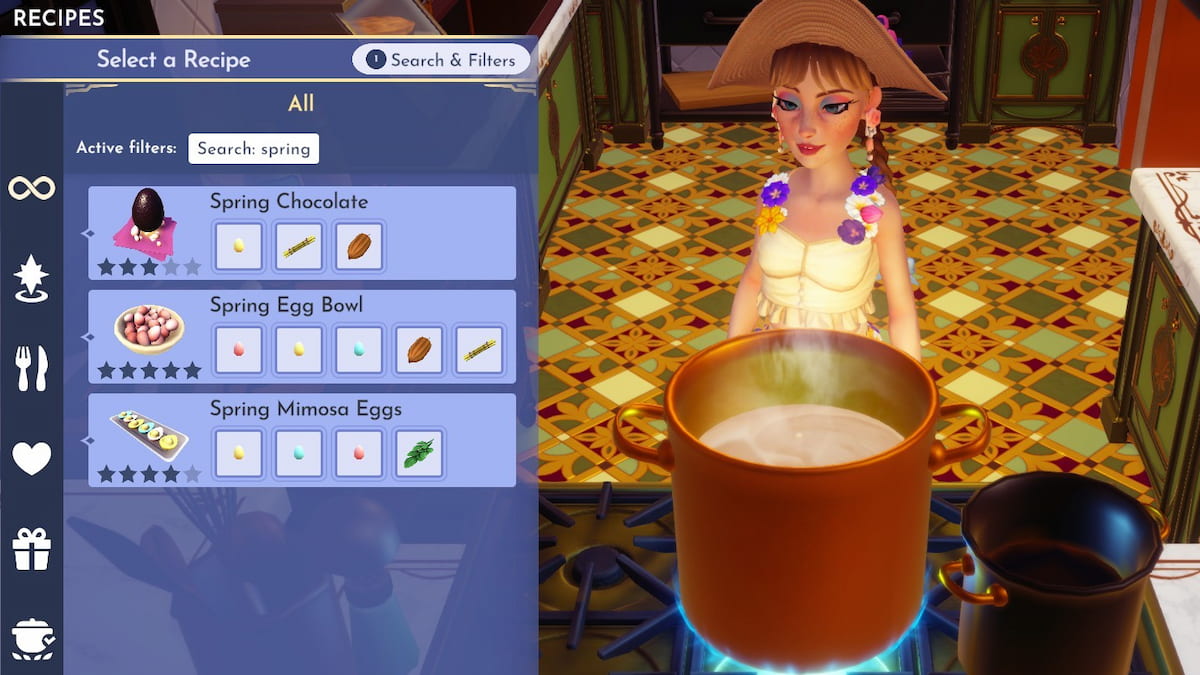Switch to the heart favorites tab
This screenshot has width=1200, height=675.
click(x=32, y=458)
